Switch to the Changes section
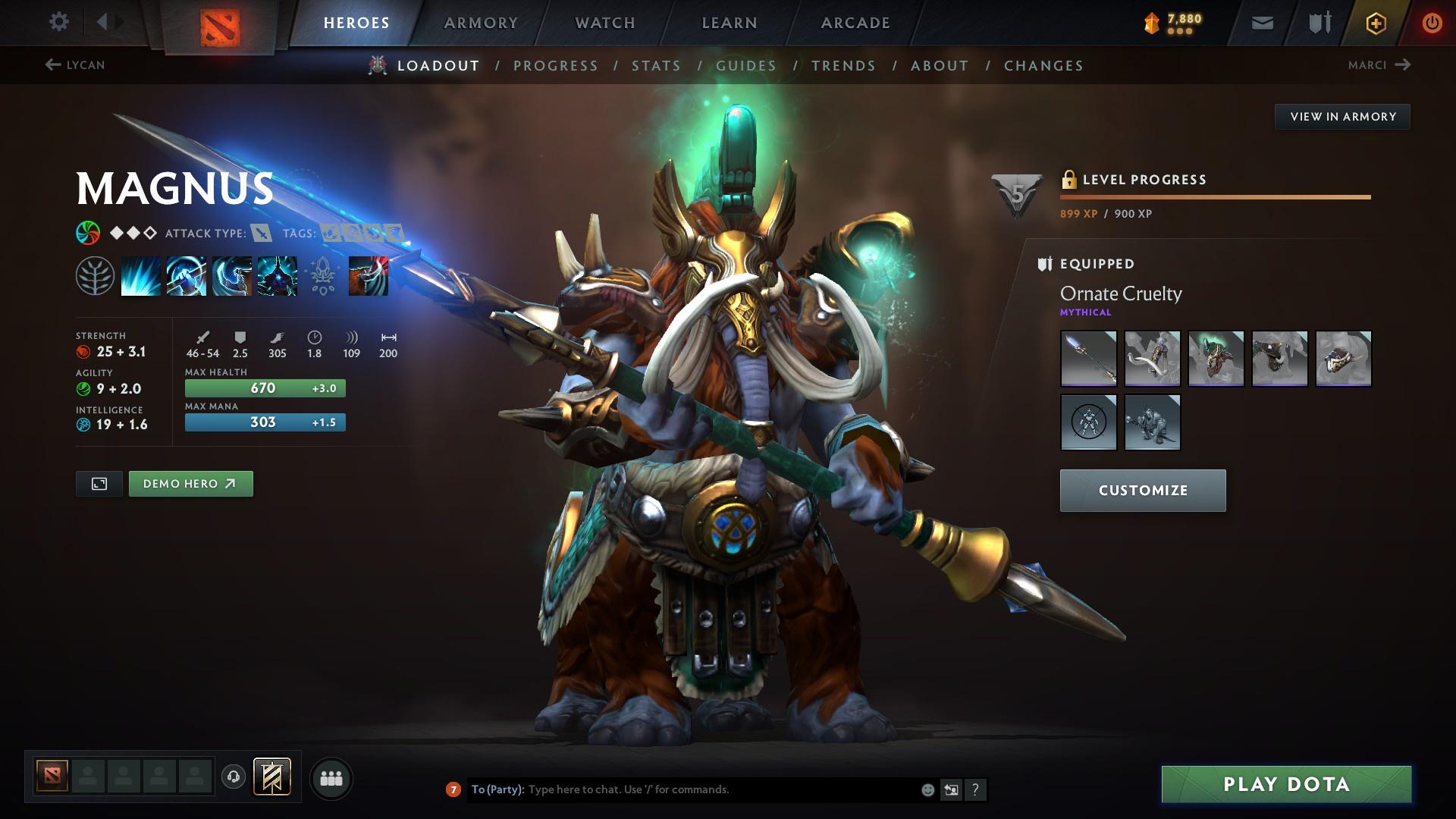Viewport: 1456px width, 819px height. pos(1043,66)
